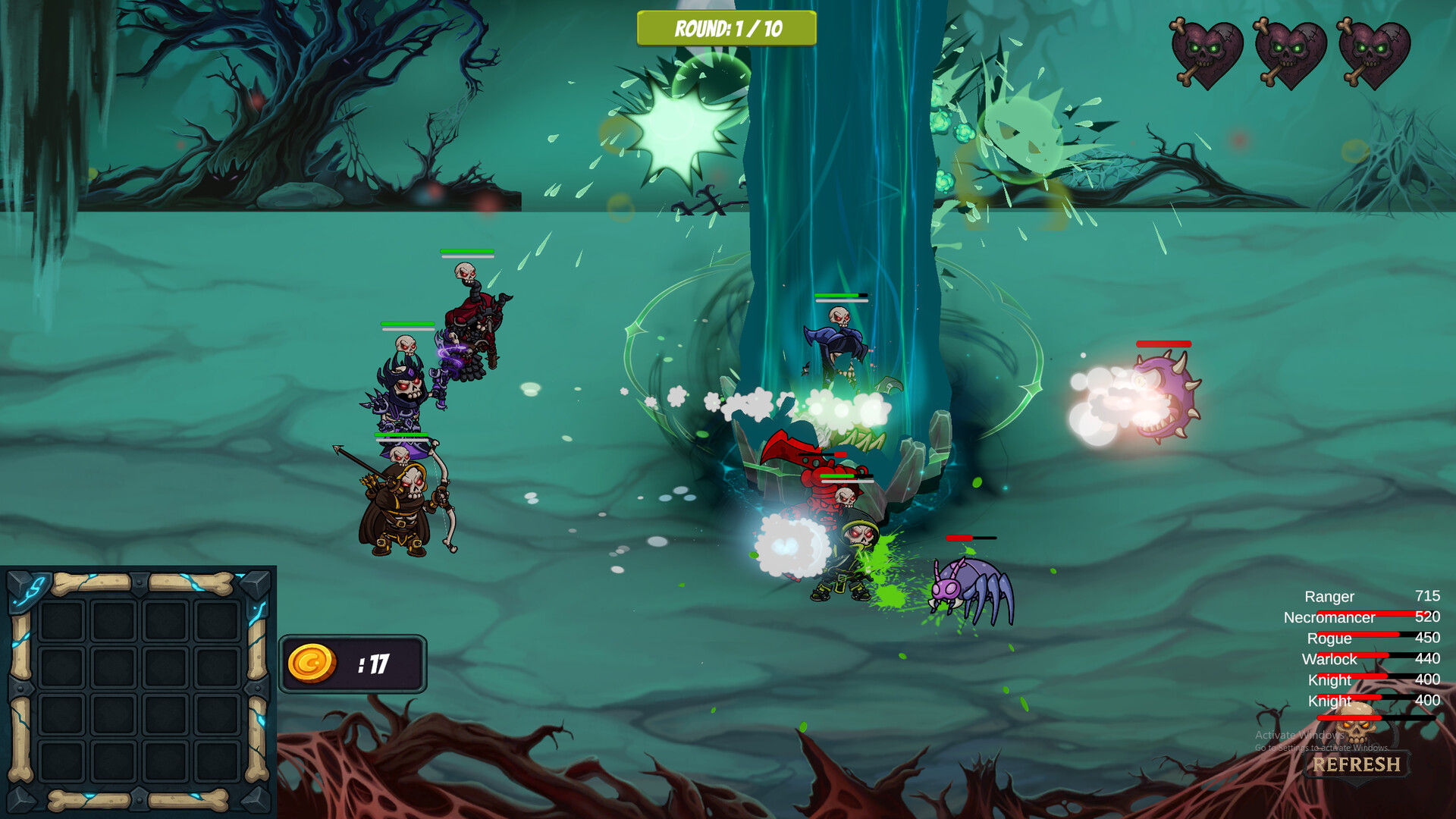Image resolution: width=1456 pixels, height=819 pixels.
Task: Click the REFRESH button
Action: [x=1356, y=764]
